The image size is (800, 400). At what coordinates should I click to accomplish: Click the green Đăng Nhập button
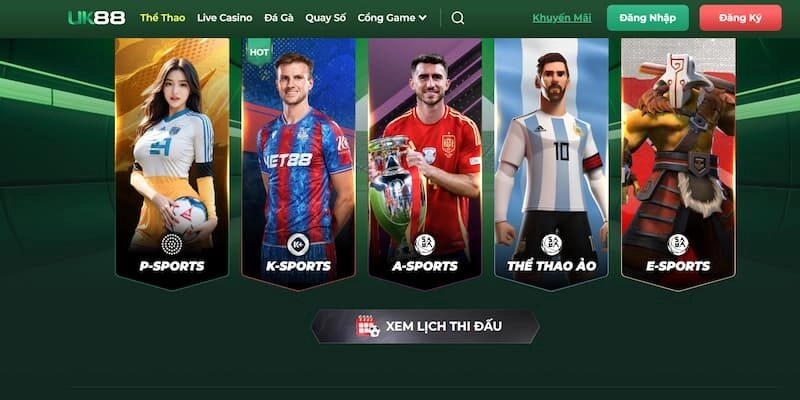[x=647, y=18]
